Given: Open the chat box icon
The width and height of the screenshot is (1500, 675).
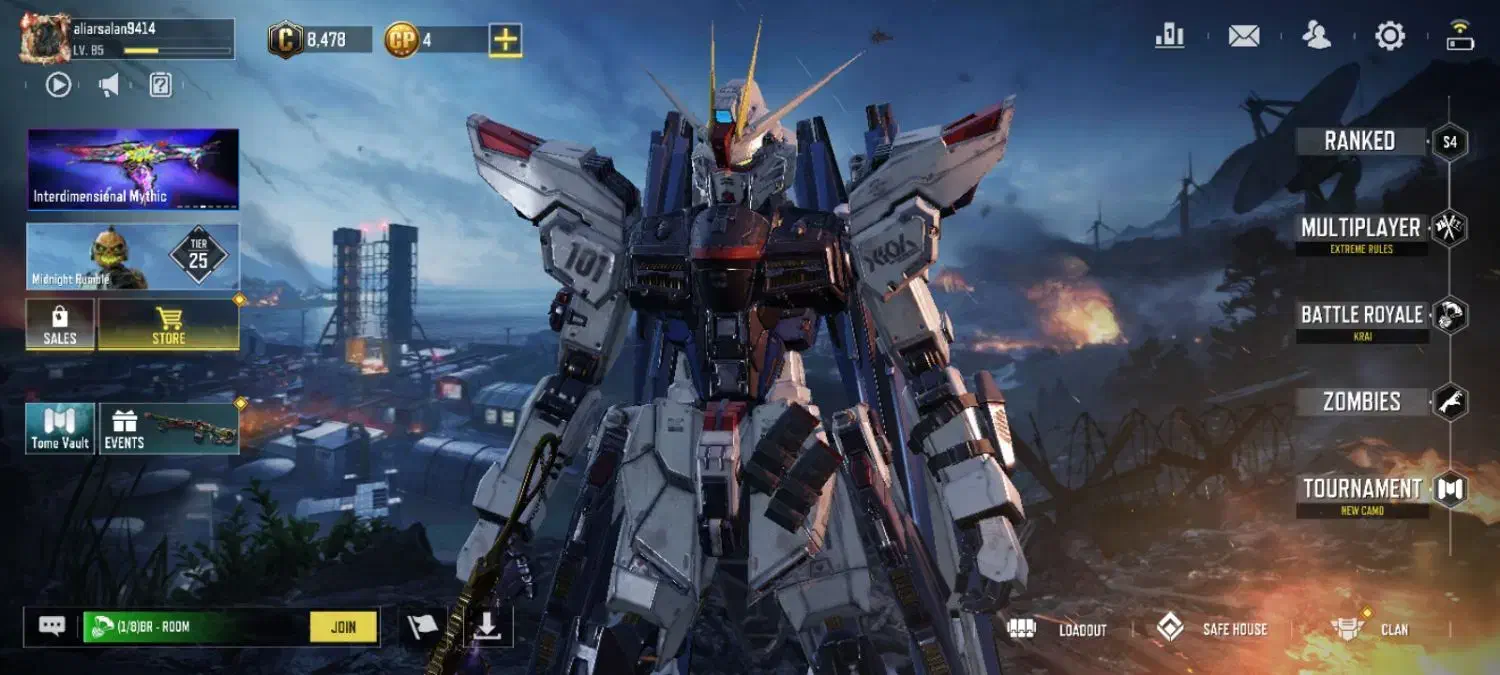Looking at the screenshot, I should click(x=52, y=626).
